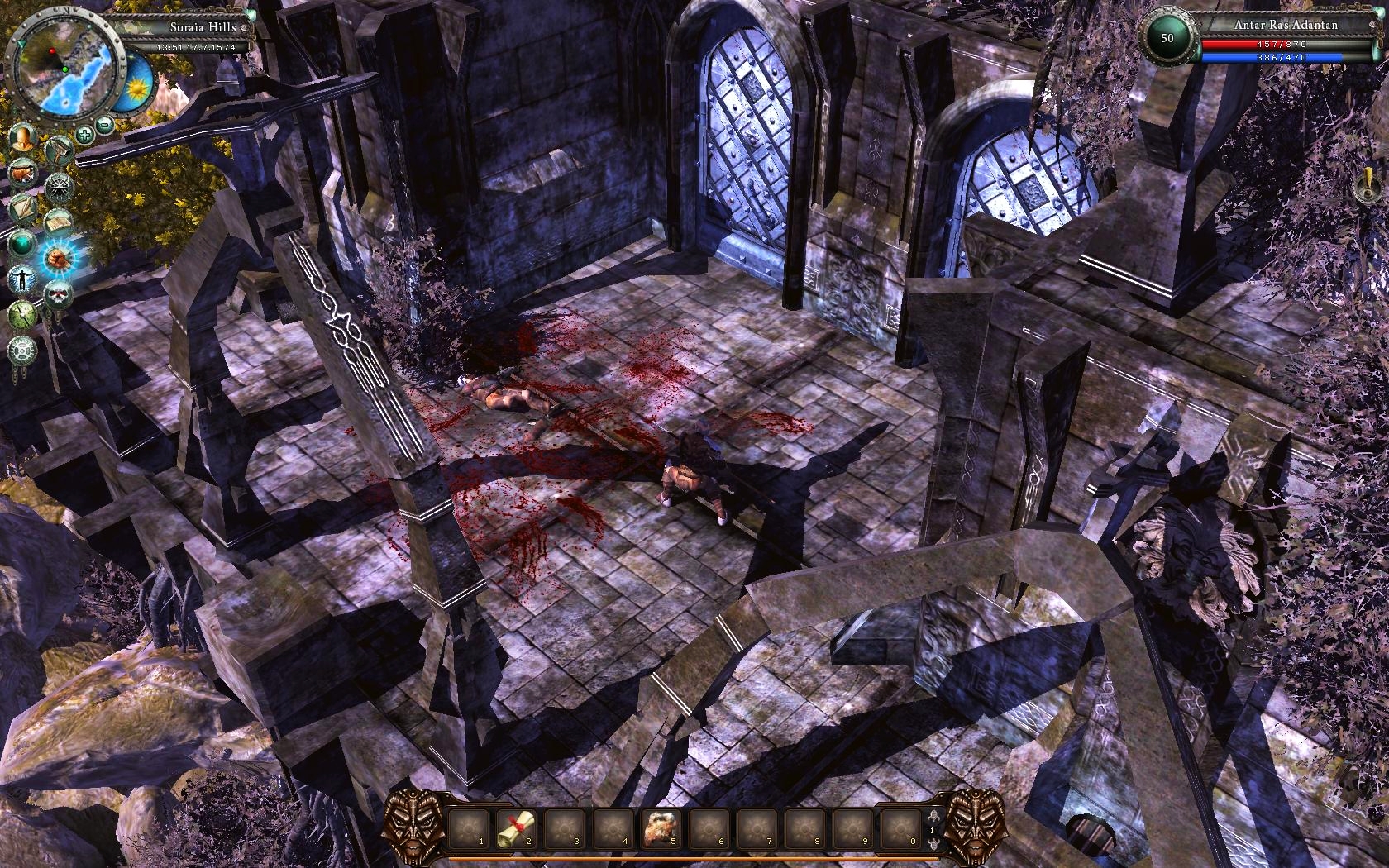Viewport: 1389px width, 868px height.
Task: Switch hotbar page with the upper arrow
Action: click(x=933, y=816)
